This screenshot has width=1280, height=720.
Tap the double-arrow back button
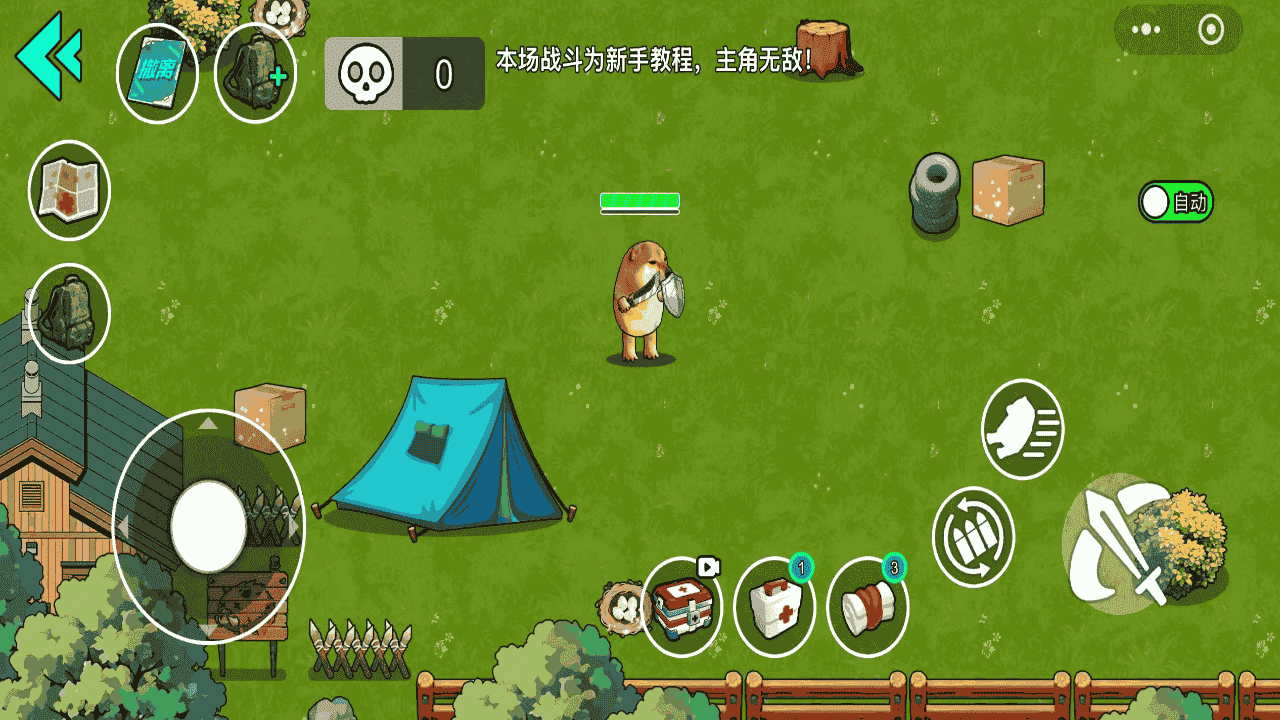(49, 55)
